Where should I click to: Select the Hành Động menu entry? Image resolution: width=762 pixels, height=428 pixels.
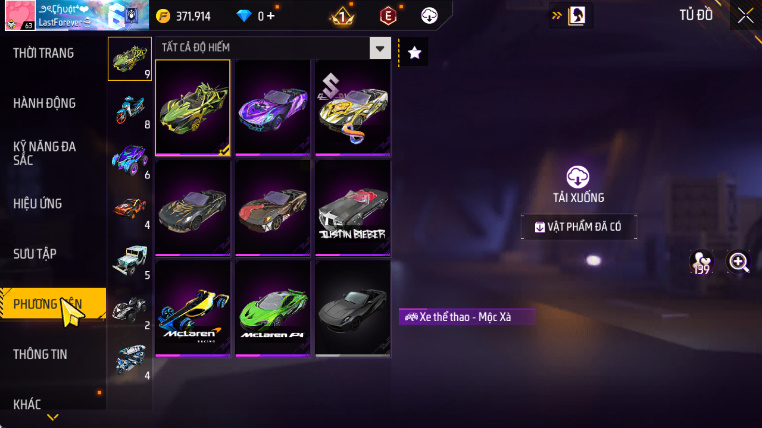click(x=44, y=103)
